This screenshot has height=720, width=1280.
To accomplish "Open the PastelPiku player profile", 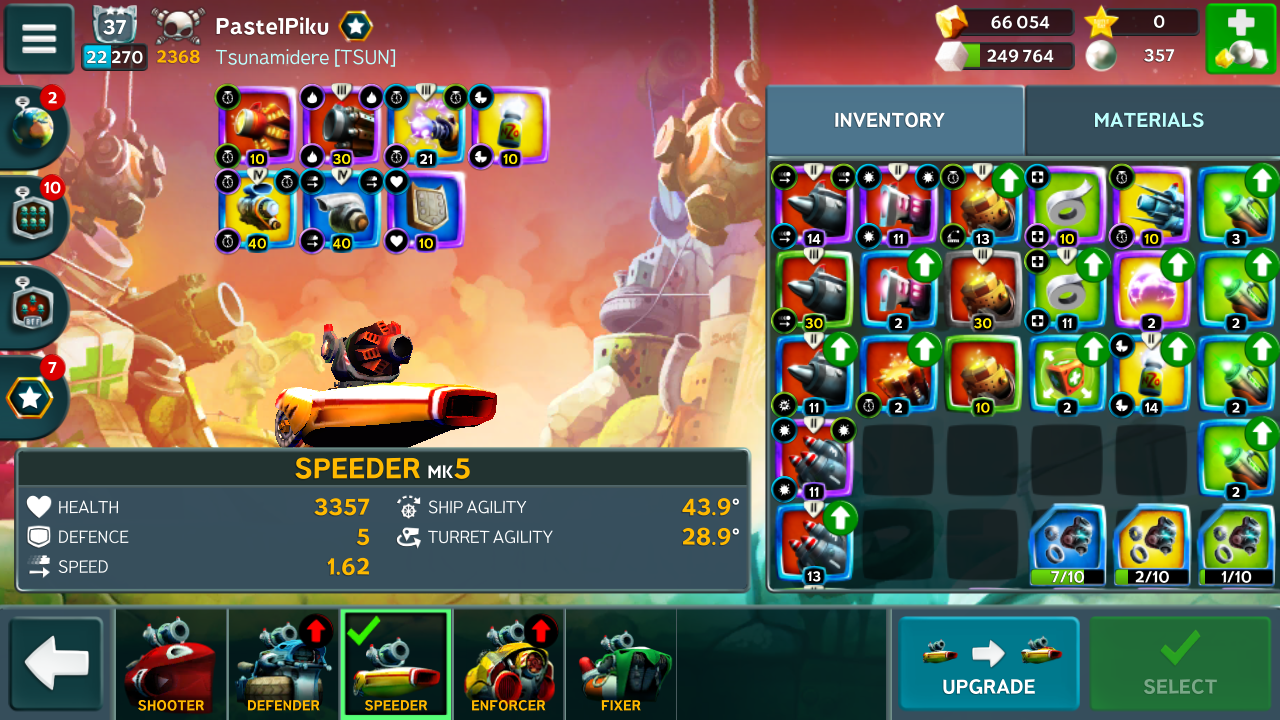I will pos(272,27).
